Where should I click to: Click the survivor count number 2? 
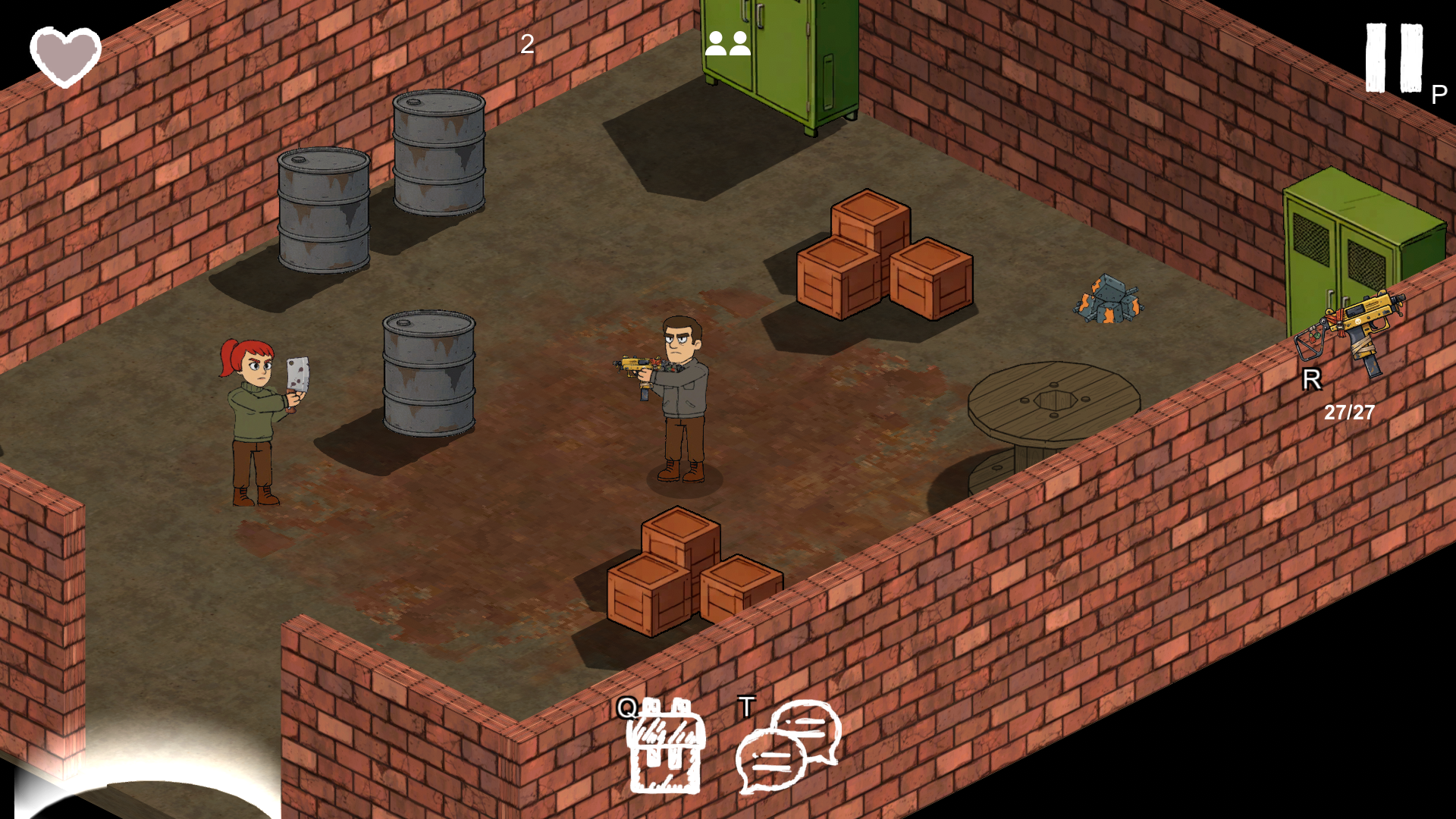click(x=526, y=44)
